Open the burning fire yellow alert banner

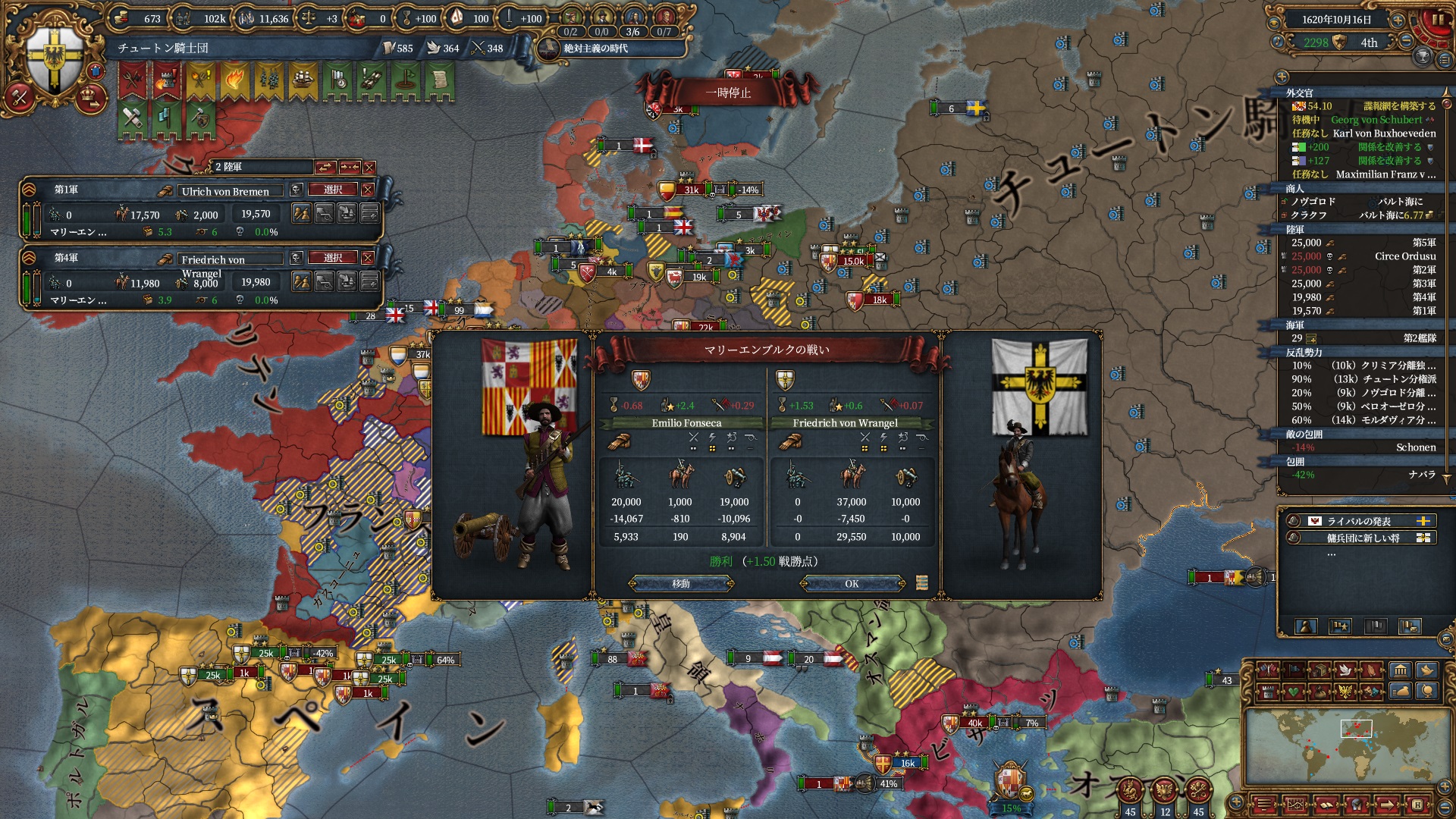click(234, 80)
